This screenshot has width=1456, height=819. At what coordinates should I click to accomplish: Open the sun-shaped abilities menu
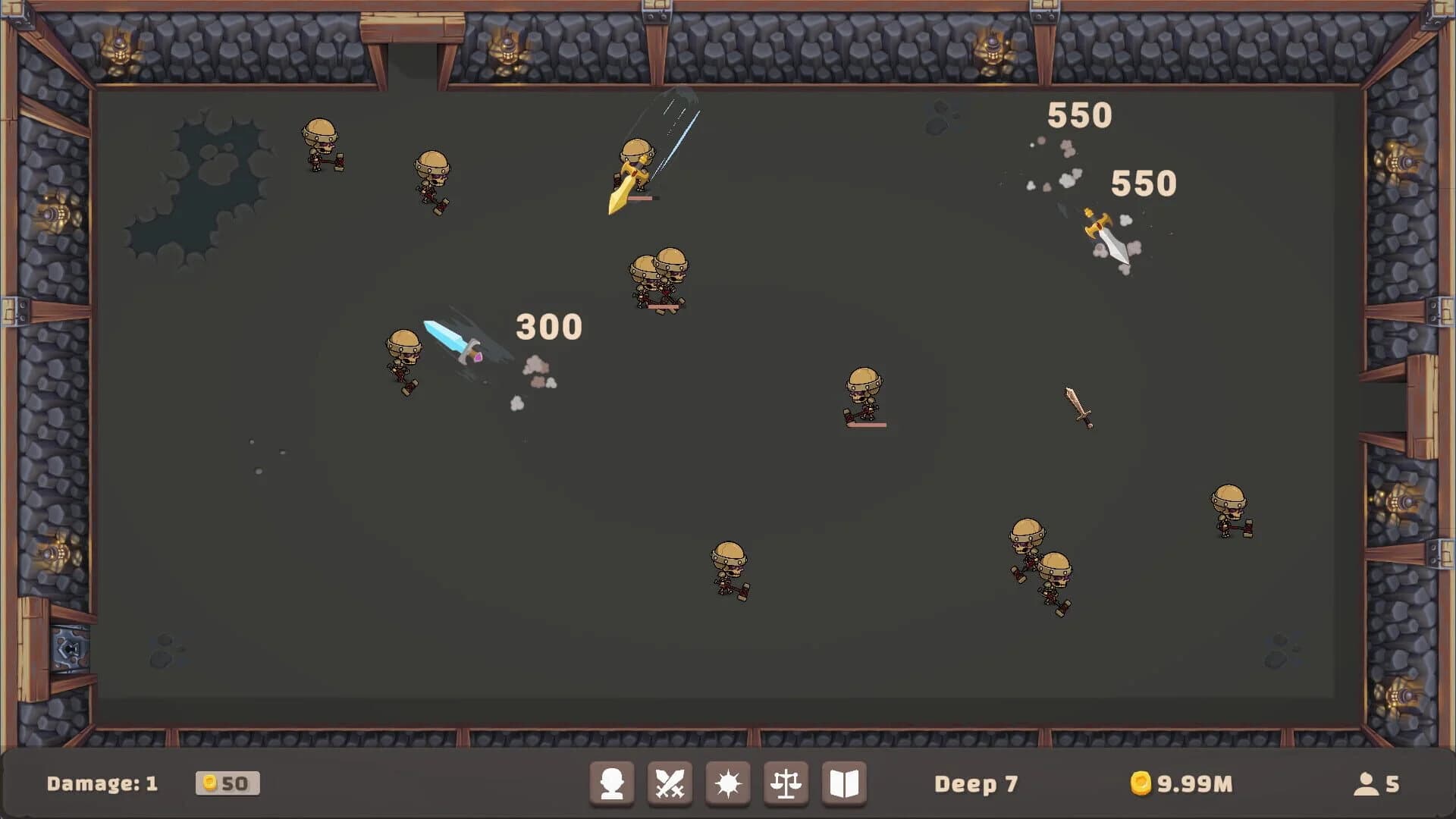727,784
